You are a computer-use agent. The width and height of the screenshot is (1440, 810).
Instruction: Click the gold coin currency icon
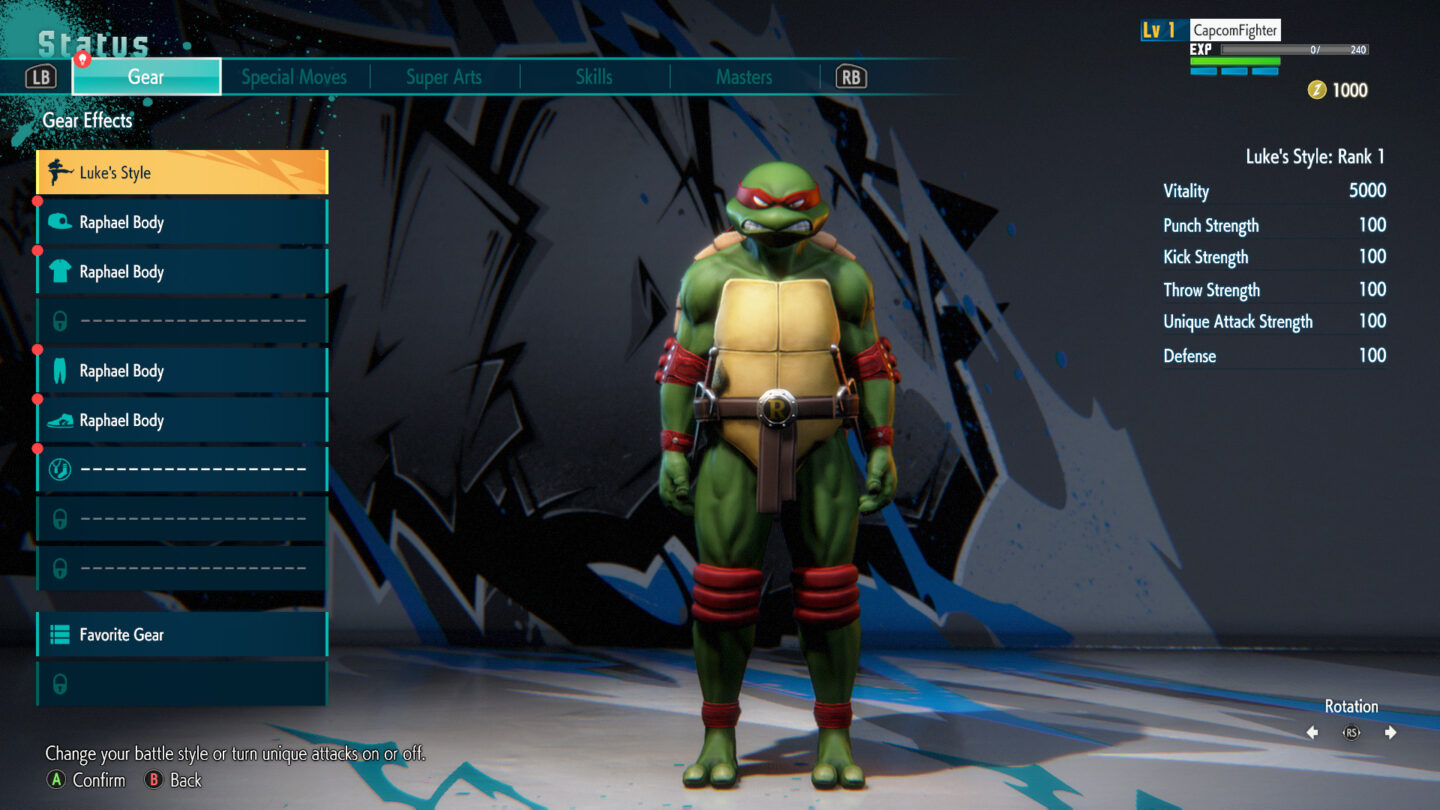1318,90
